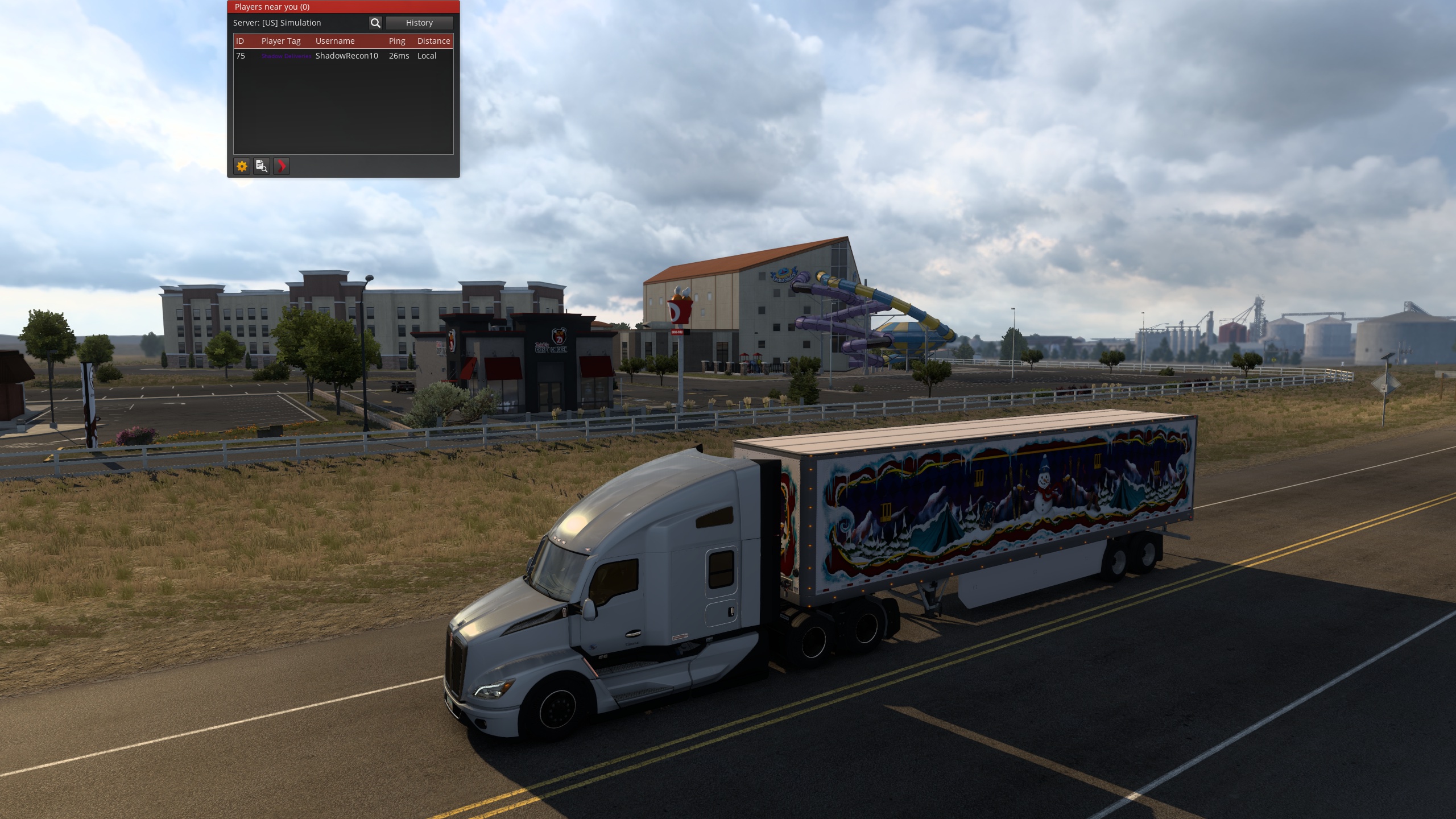The image size is (1456, 819).
Task: Open the player History list
Action: tap(419, 23)
